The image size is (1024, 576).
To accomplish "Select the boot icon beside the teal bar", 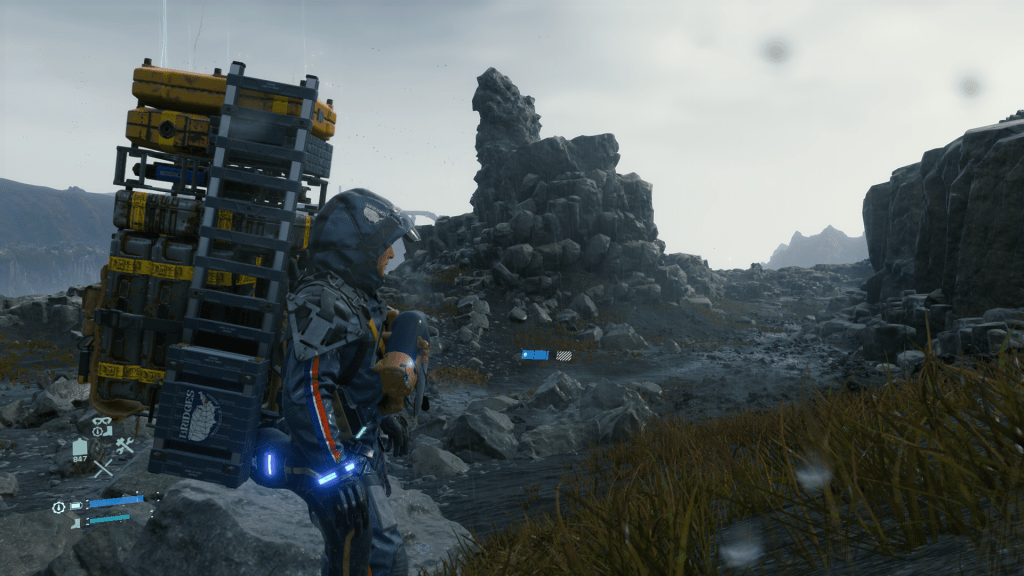I will 76,521.
